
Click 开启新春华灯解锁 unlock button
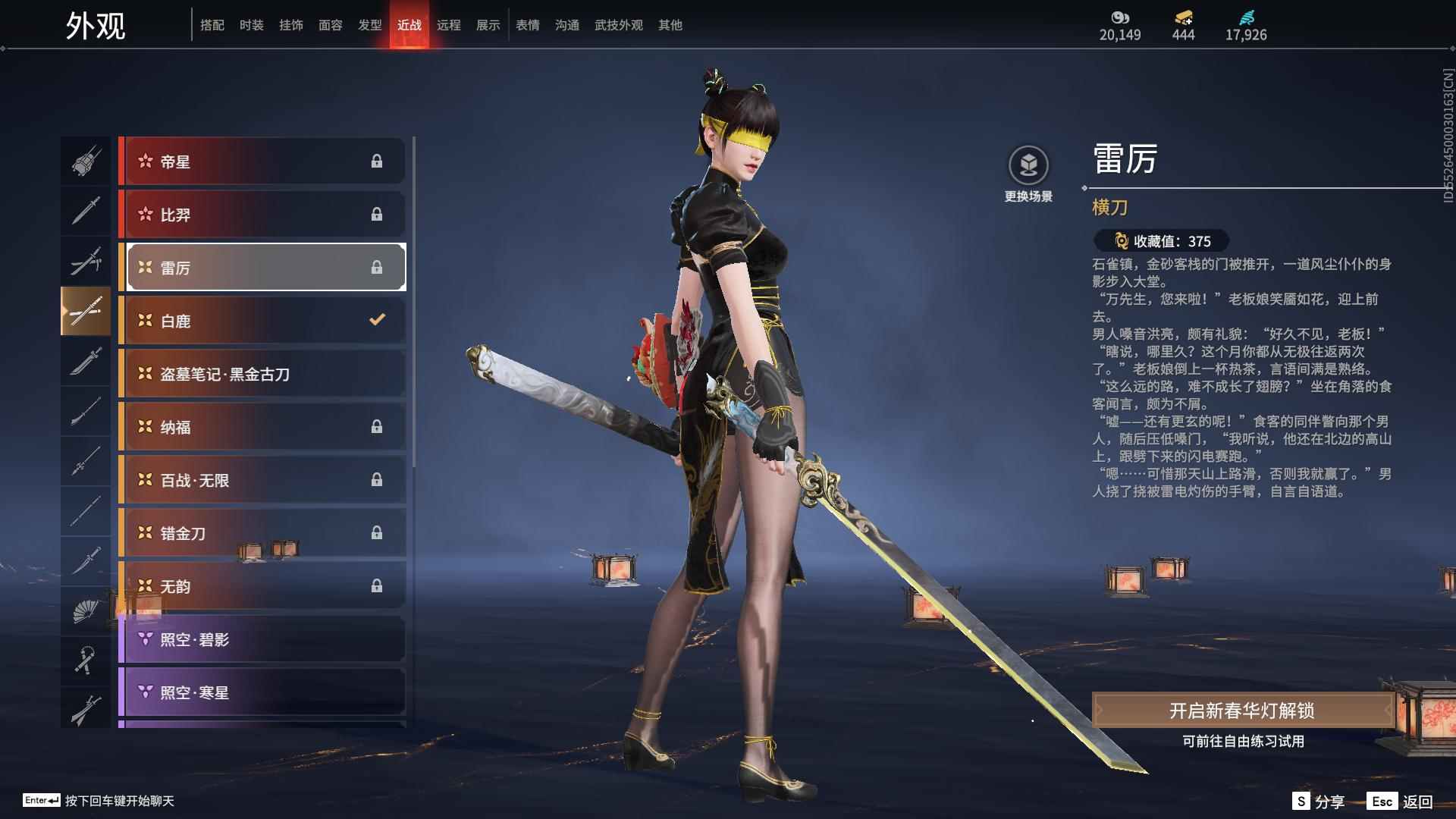tap(1241, 711)
